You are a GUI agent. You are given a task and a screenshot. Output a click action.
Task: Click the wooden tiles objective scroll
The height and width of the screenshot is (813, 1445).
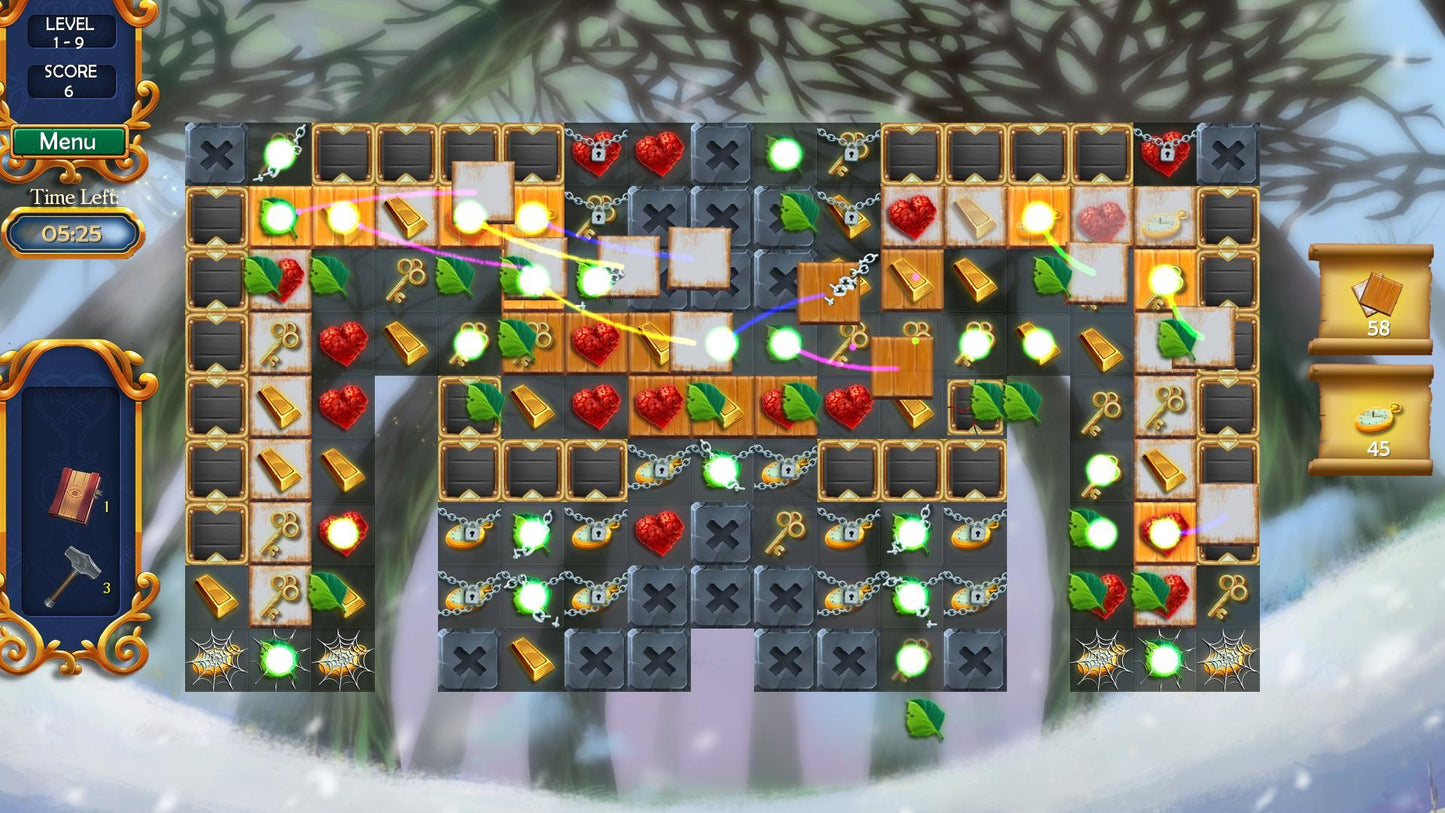click(x=1370, y=298)
